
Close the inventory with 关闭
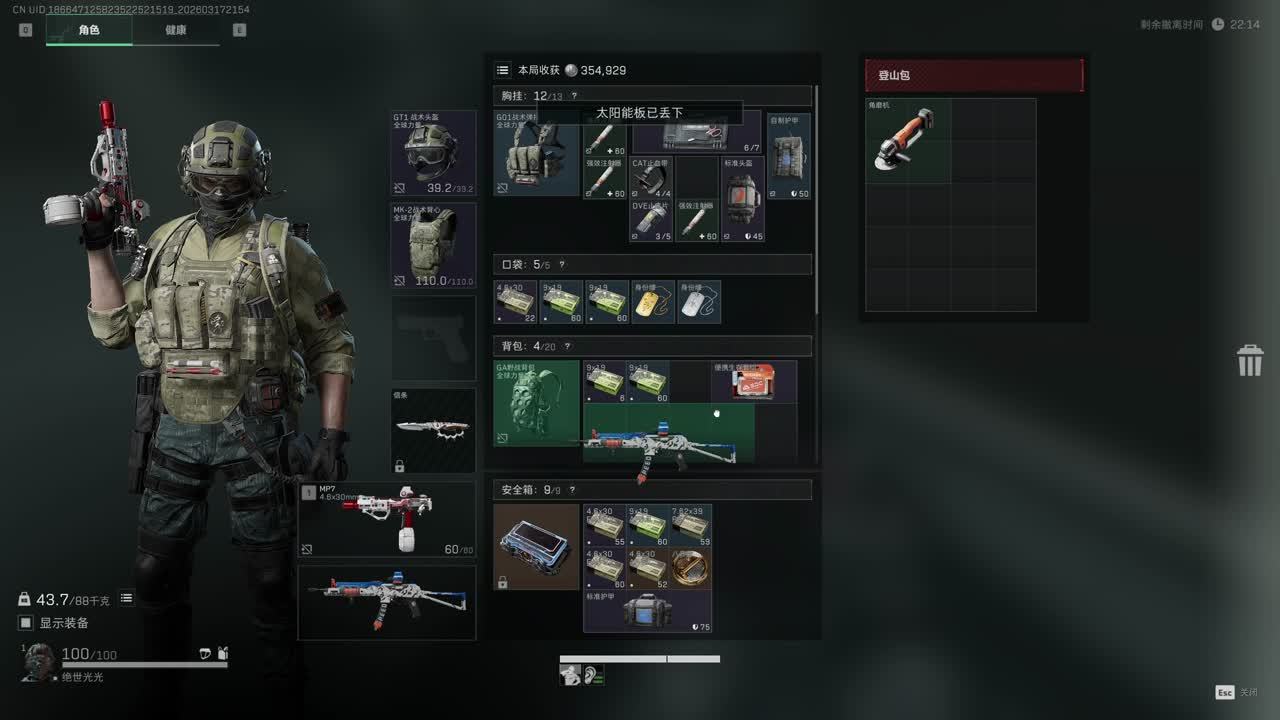(1237, 692)
